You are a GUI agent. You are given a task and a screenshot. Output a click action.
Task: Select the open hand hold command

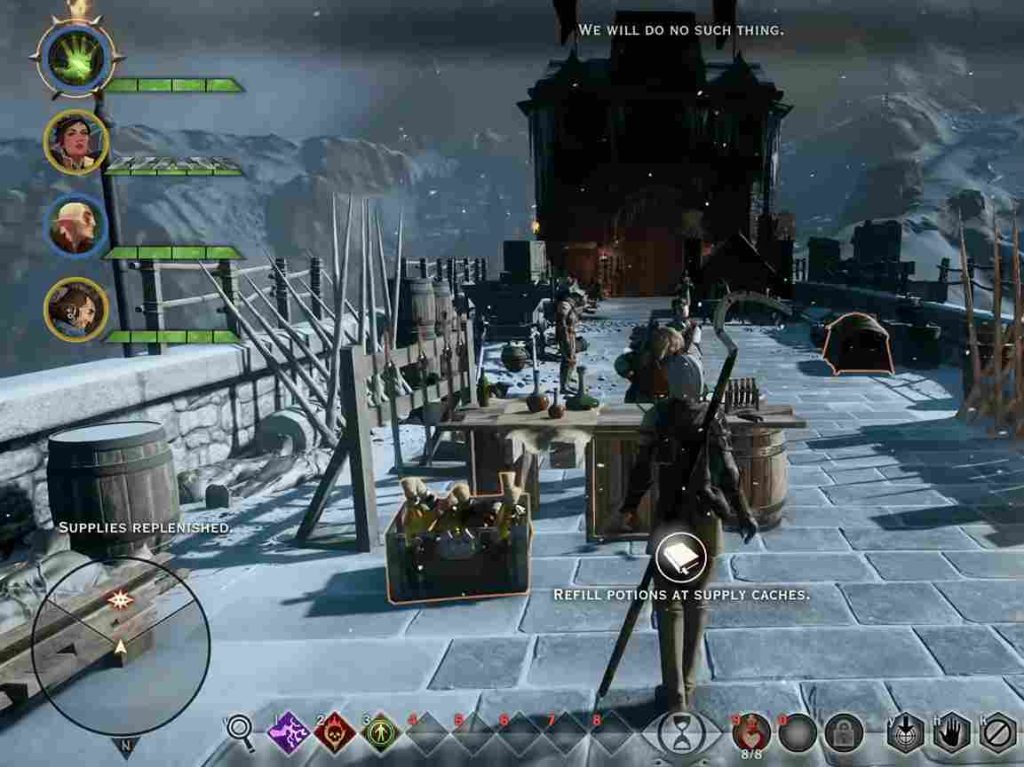pos(952,733)
